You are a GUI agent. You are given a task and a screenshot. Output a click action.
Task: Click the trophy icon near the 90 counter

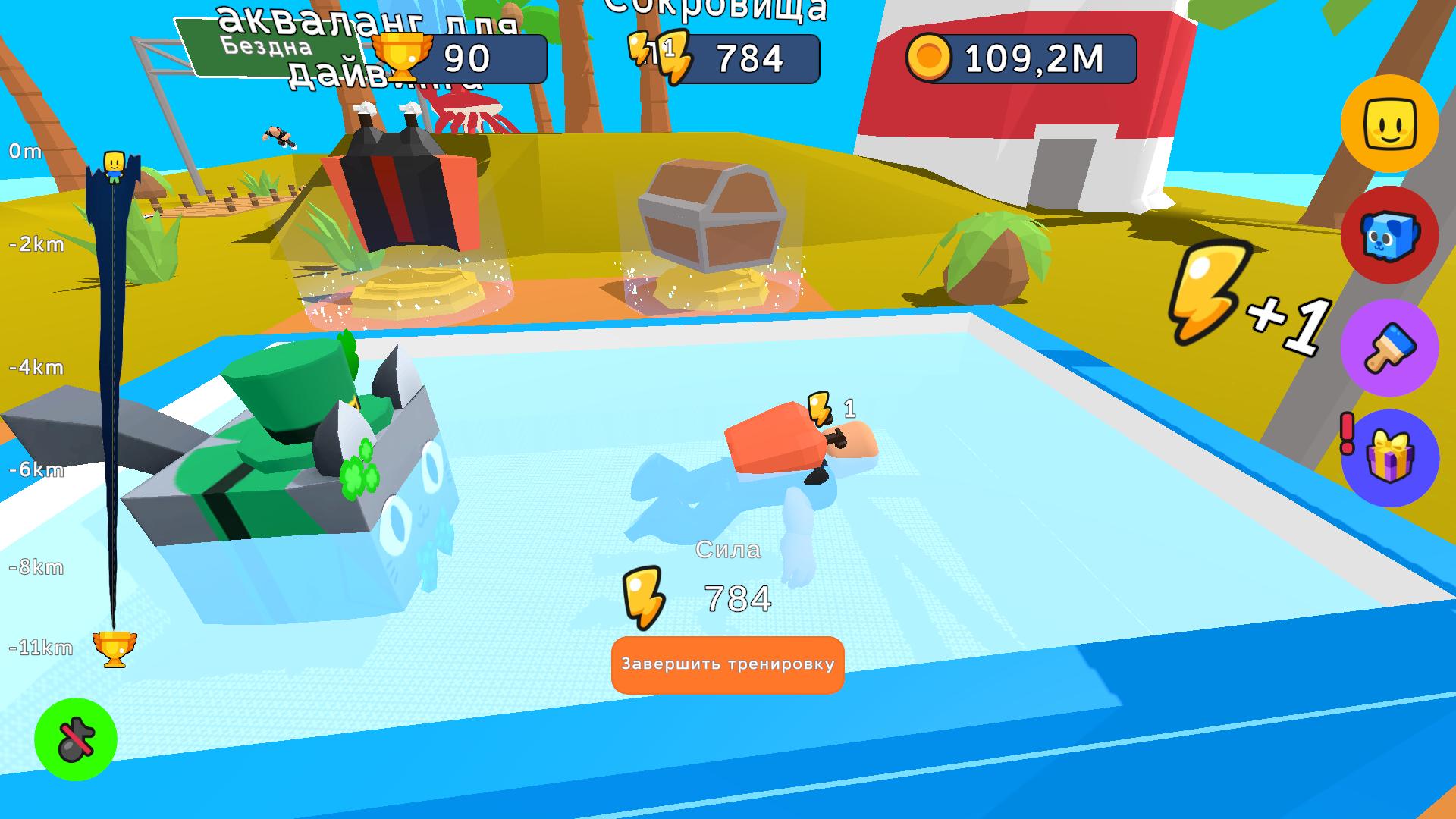click(x=404, y=55)
